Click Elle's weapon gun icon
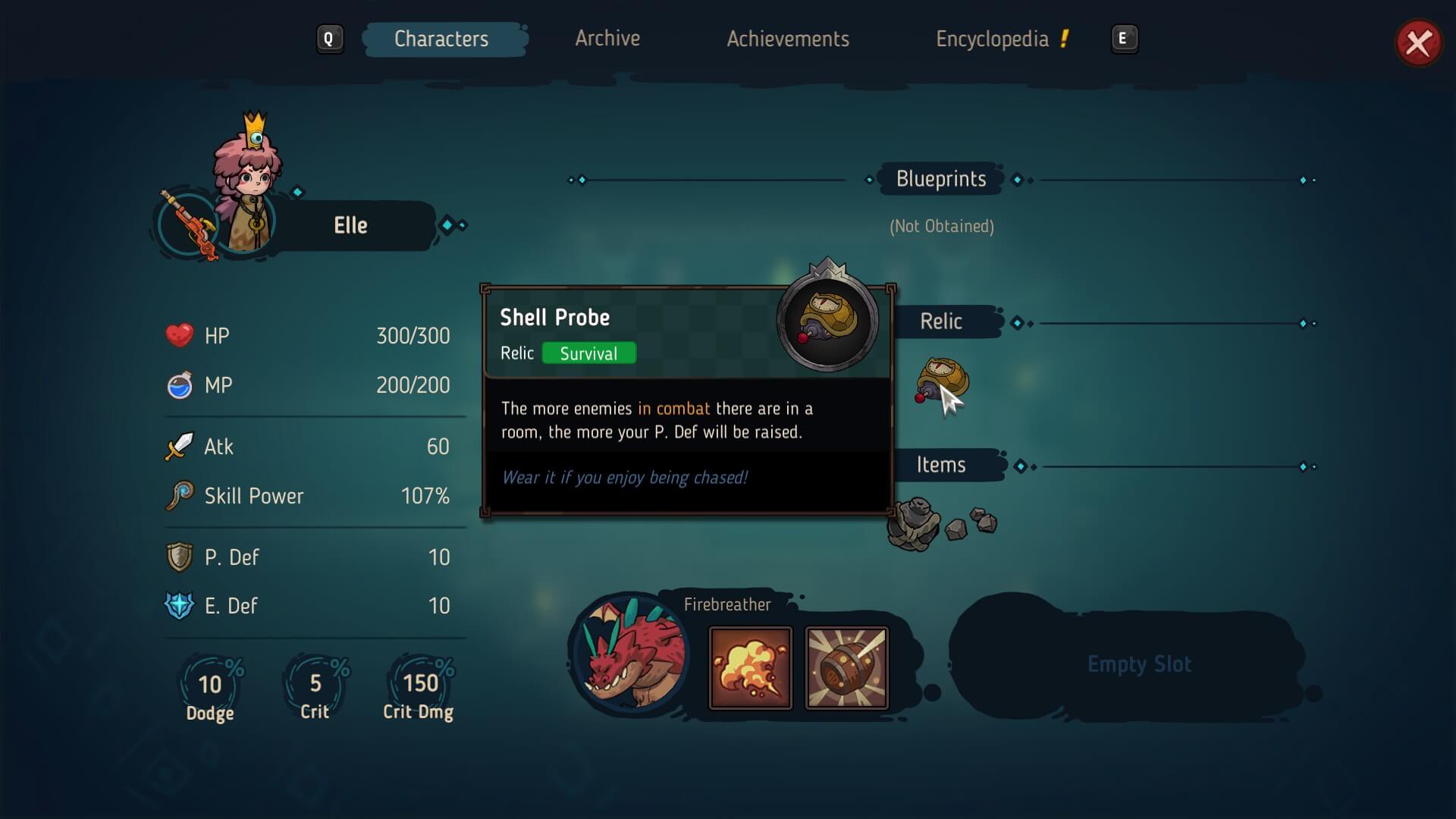This screenshot has width=1456, height=819. pyautogui.click(x=188, y=225)
